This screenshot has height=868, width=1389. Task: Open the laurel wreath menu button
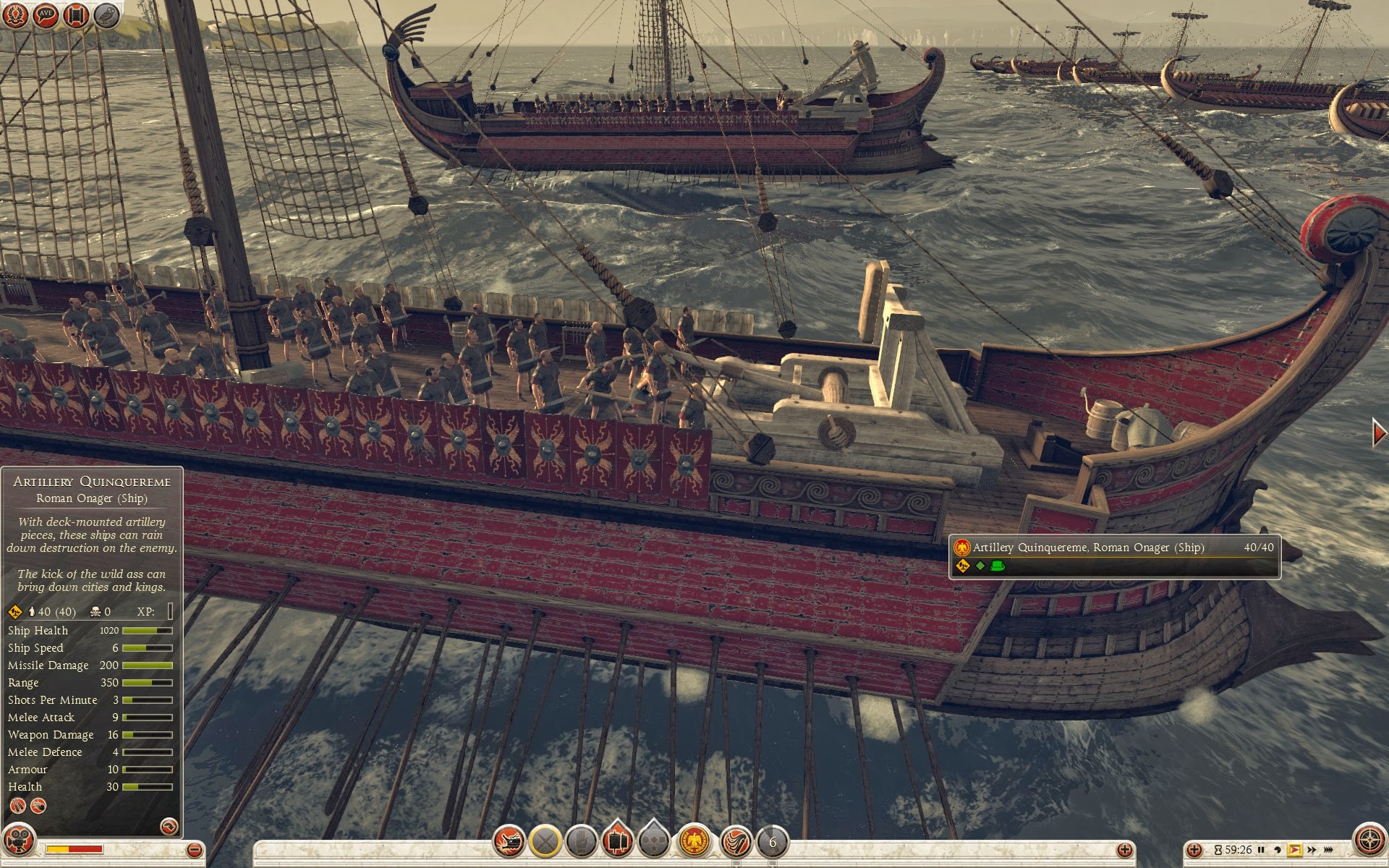[x=16, y=15]
